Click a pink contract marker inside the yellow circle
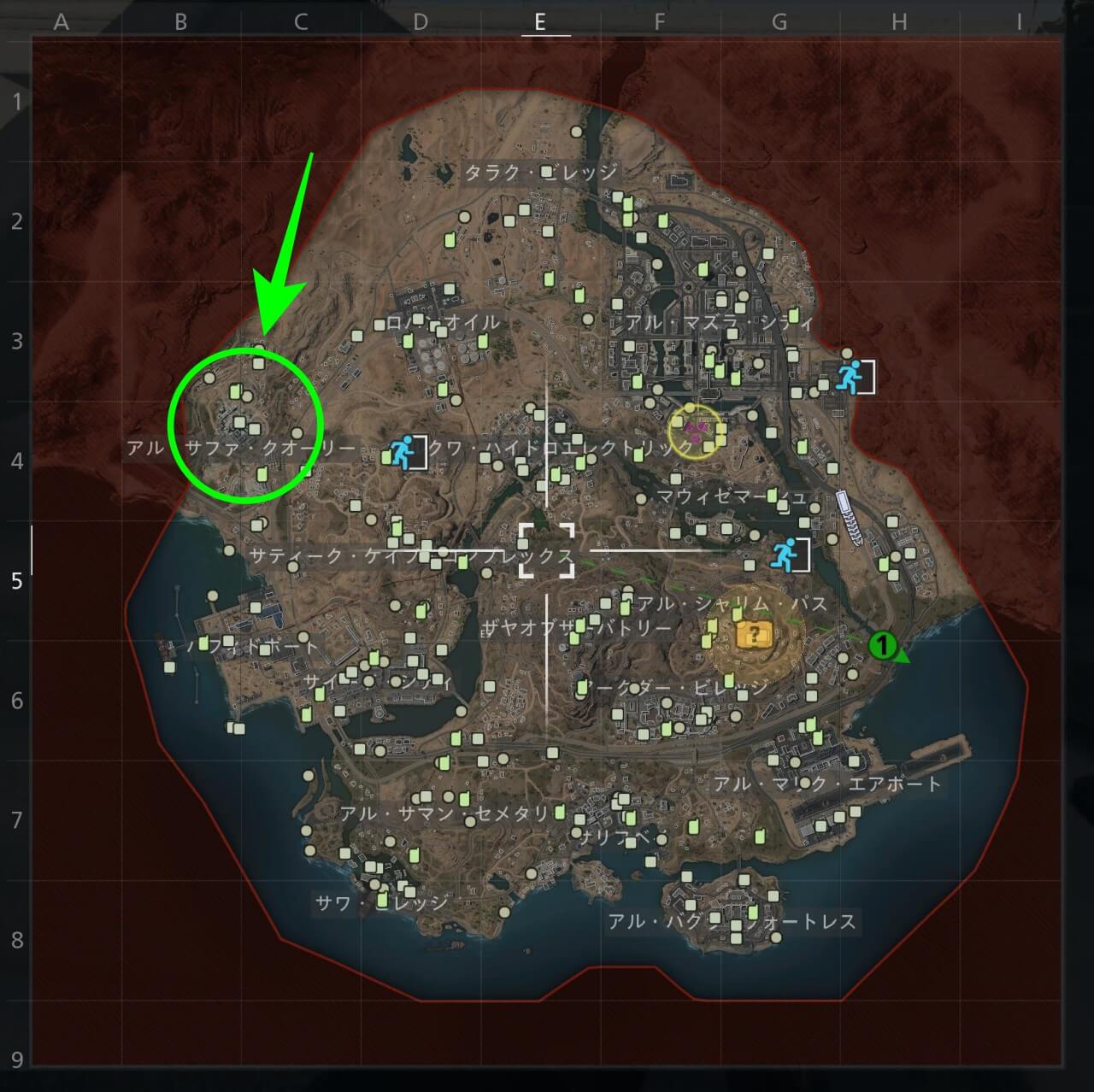1094x1092 pixels. pos(689,426)
